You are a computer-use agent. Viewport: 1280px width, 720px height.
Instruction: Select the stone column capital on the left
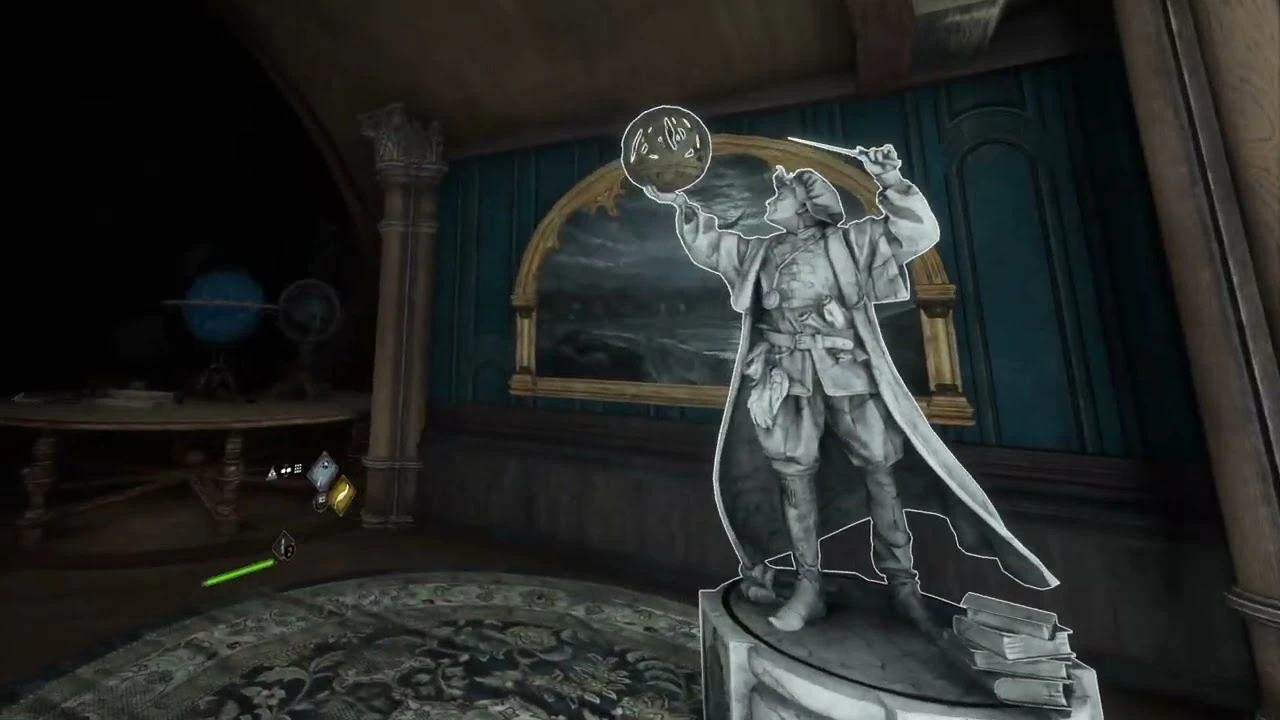pos(400,140)
